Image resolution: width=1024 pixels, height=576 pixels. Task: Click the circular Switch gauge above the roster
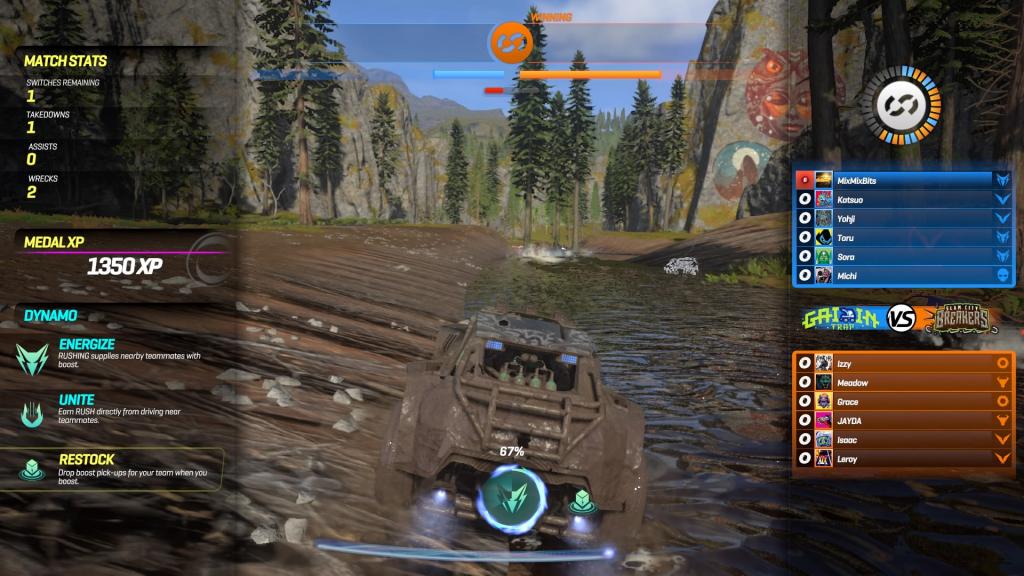(x=907, y=105)
